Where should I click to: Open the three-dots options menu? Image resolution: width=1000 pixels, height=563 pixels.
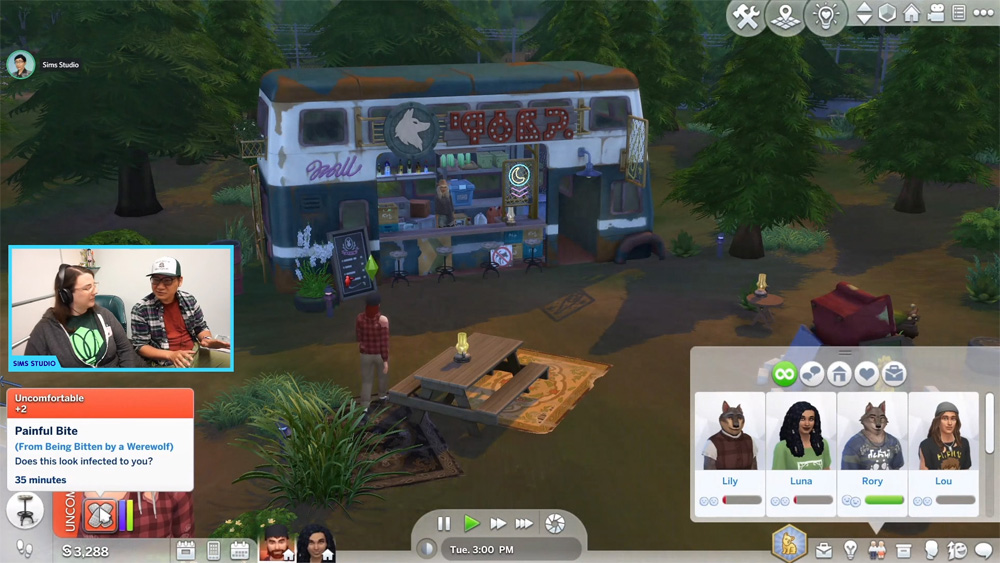pos(983,14)
